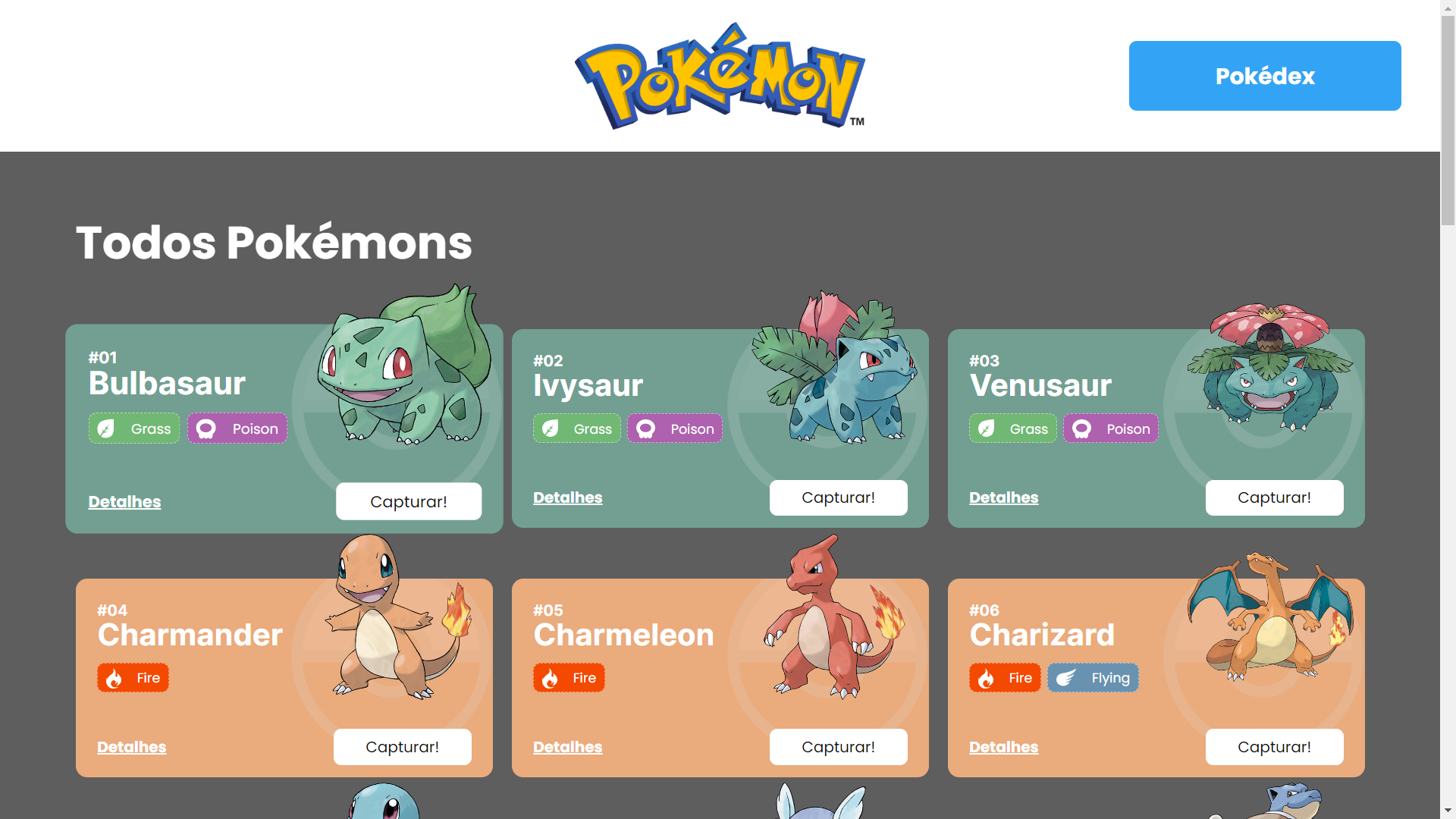Click the Poison icon on Bulbasaur's card
The image size is (1456, 819).
point(205,428)
